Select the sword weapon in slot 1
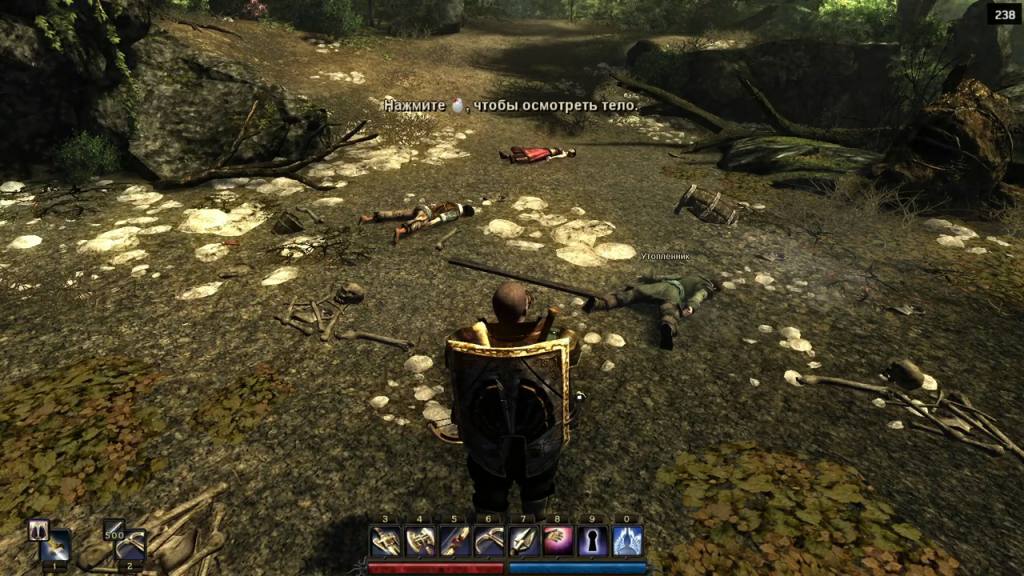 (56, 546)
